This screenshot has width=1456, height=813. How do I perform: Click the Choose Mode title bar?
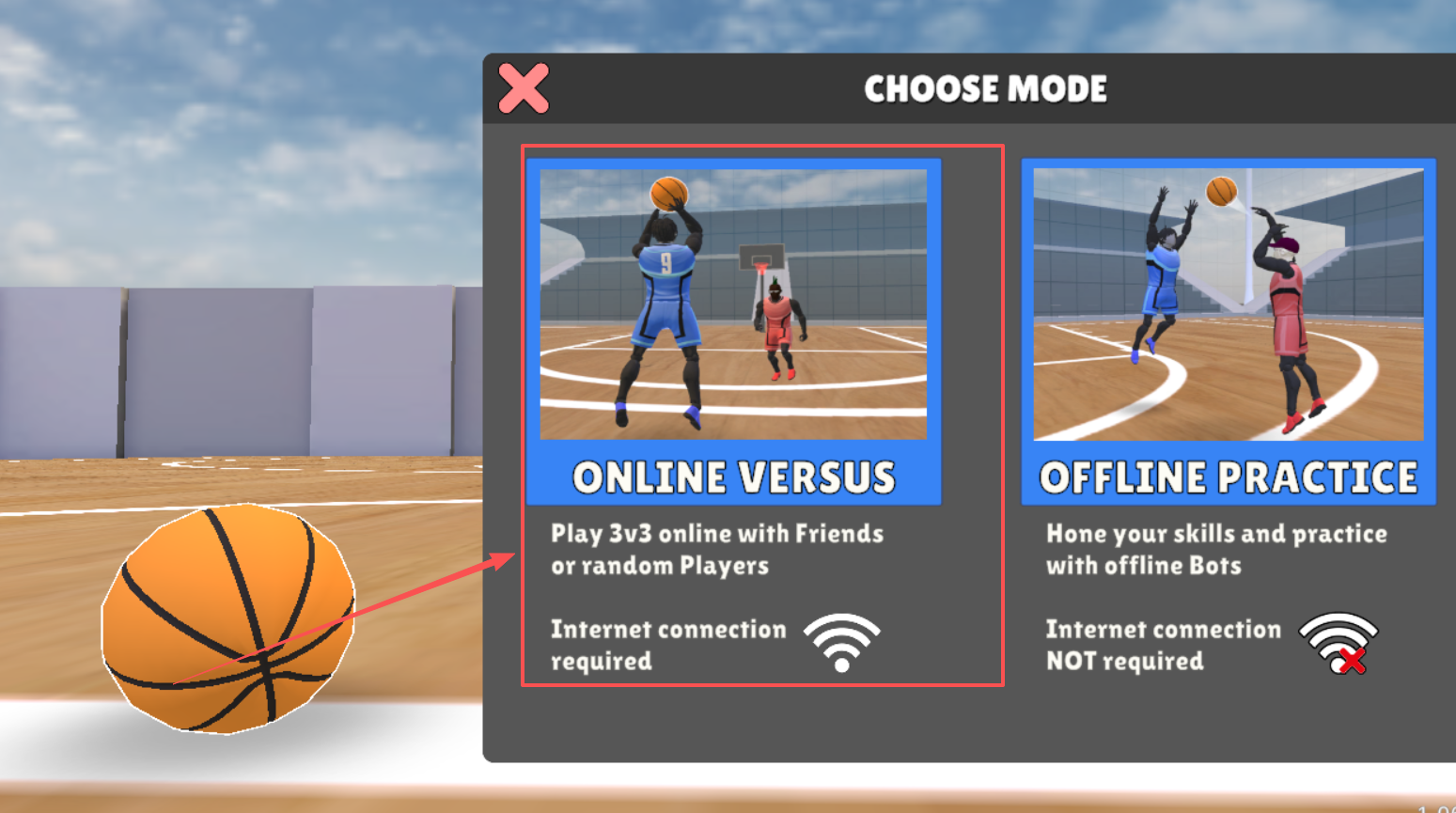pyautogui.click(x=985, y=89)
